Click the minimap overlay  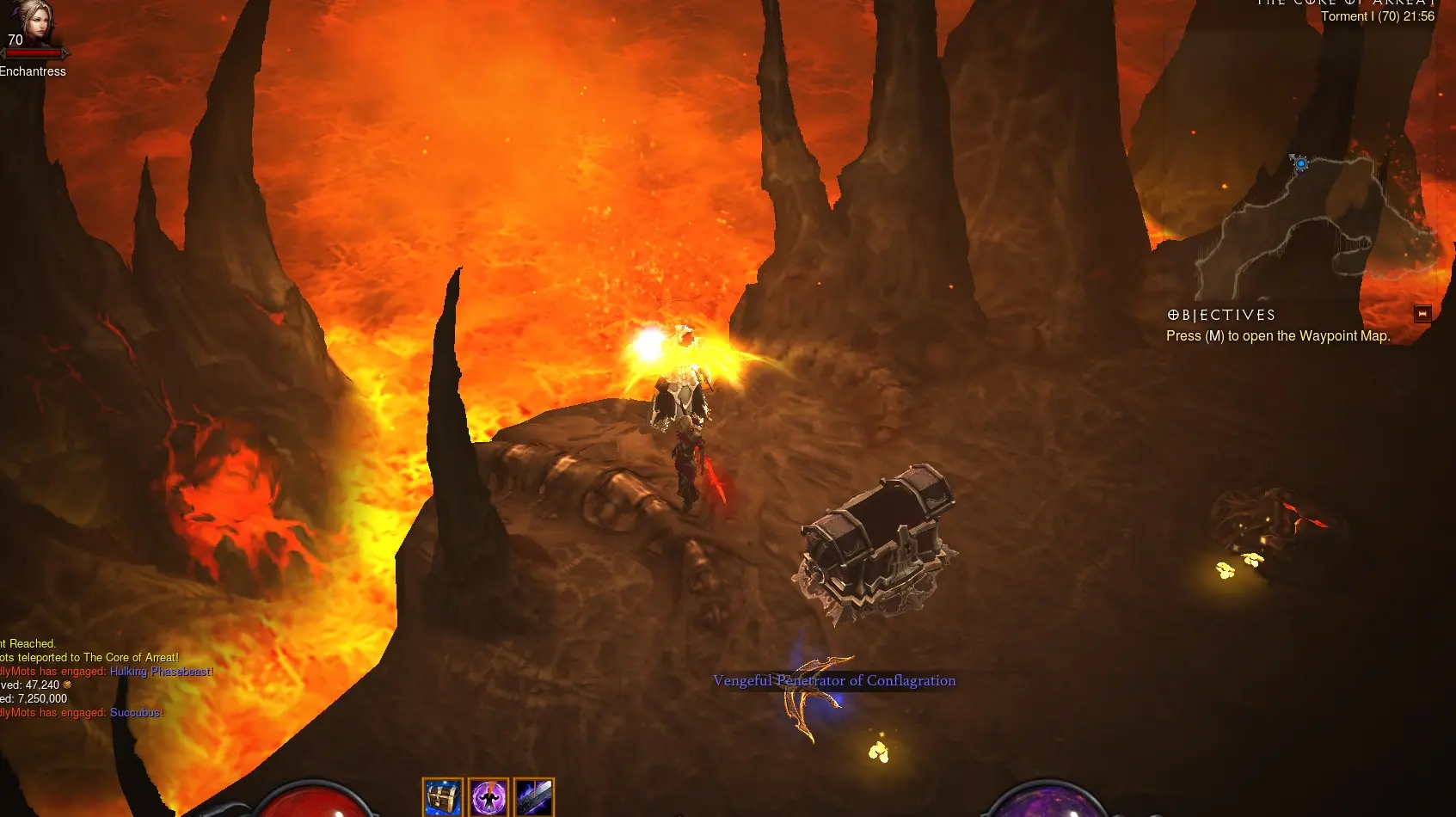1316,224
